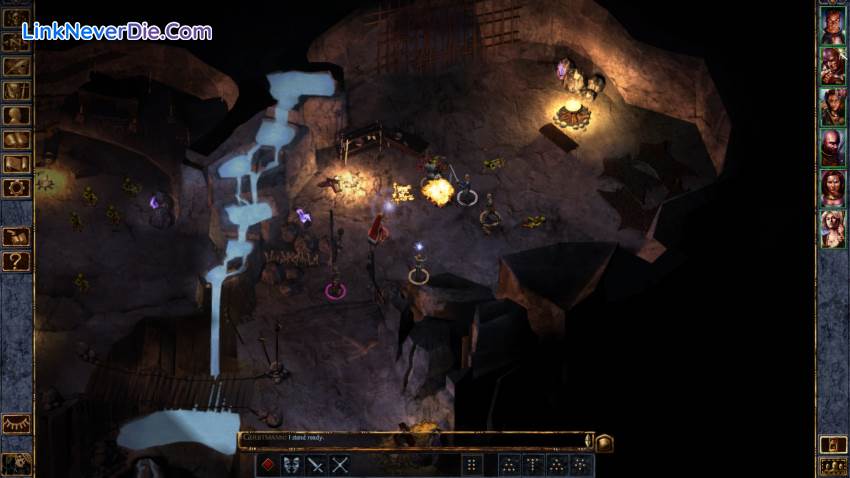This screenshot has width=850, height=478.
Task: Open the options gear button
Action: tap(17, 187)
